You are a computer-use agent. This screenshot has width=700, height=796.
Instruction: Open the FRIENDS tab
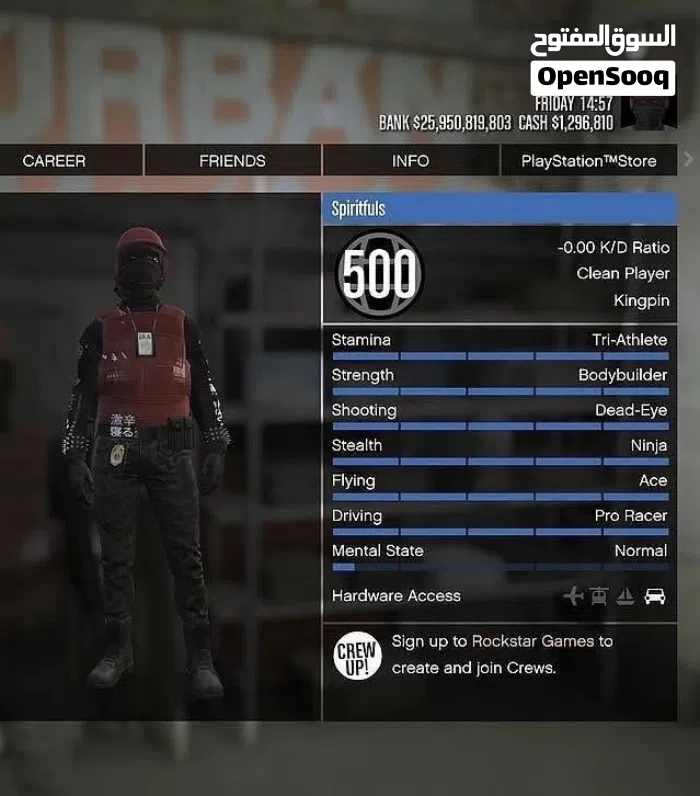pyautogui.click(x=232, y=161)
